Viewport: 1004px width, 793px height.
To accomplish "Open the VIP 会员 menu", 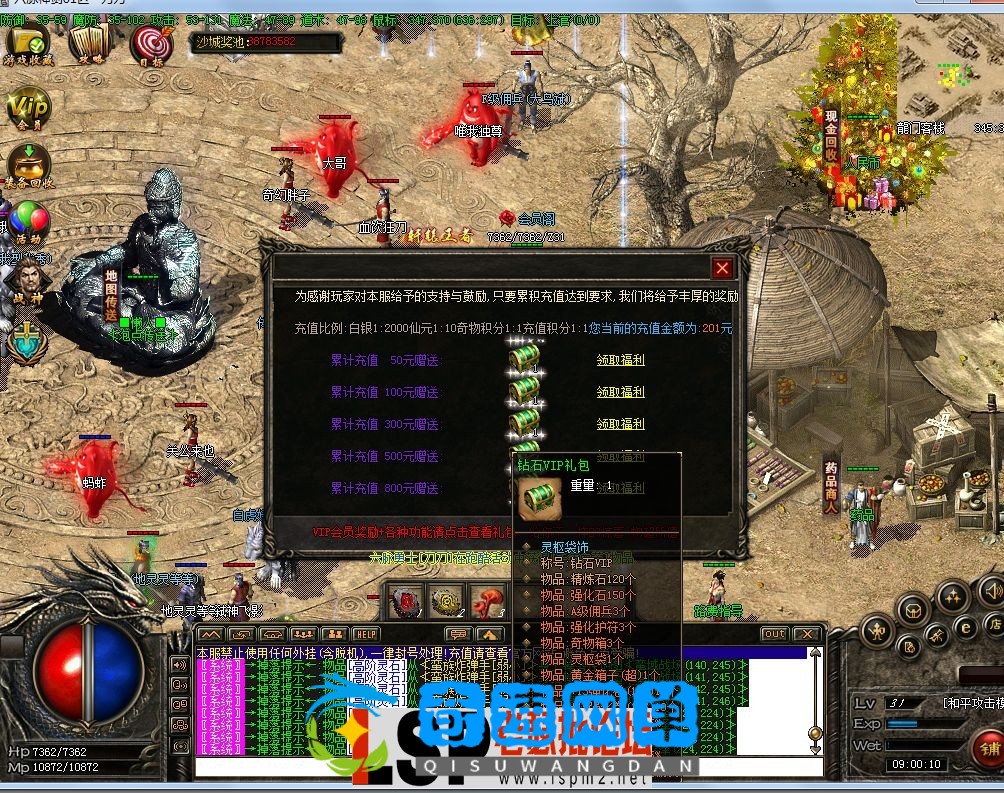I will coord(28,108).
